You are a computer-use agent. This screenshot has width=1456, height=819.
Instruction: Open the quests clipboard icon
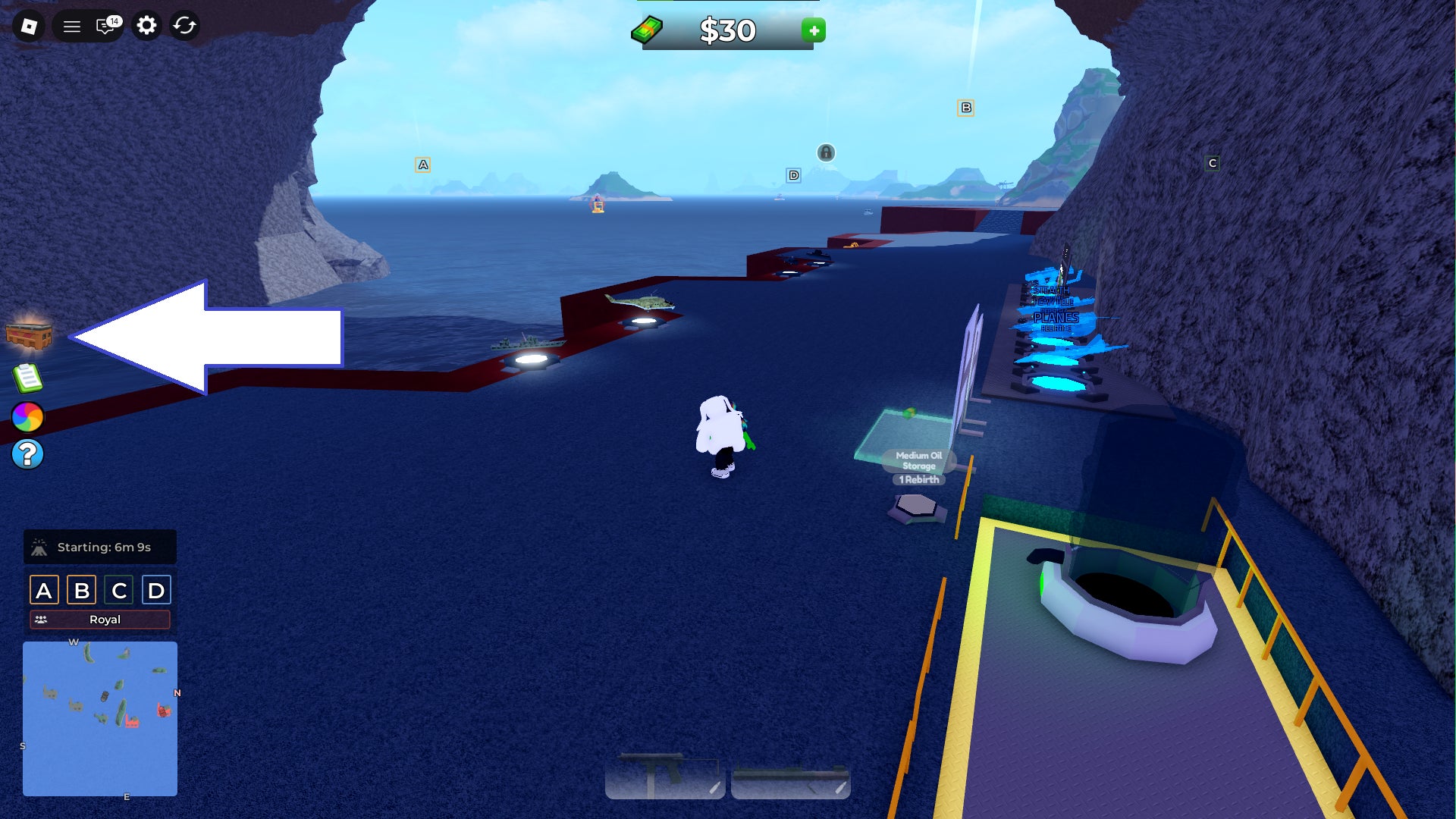[x=27, y=377]
